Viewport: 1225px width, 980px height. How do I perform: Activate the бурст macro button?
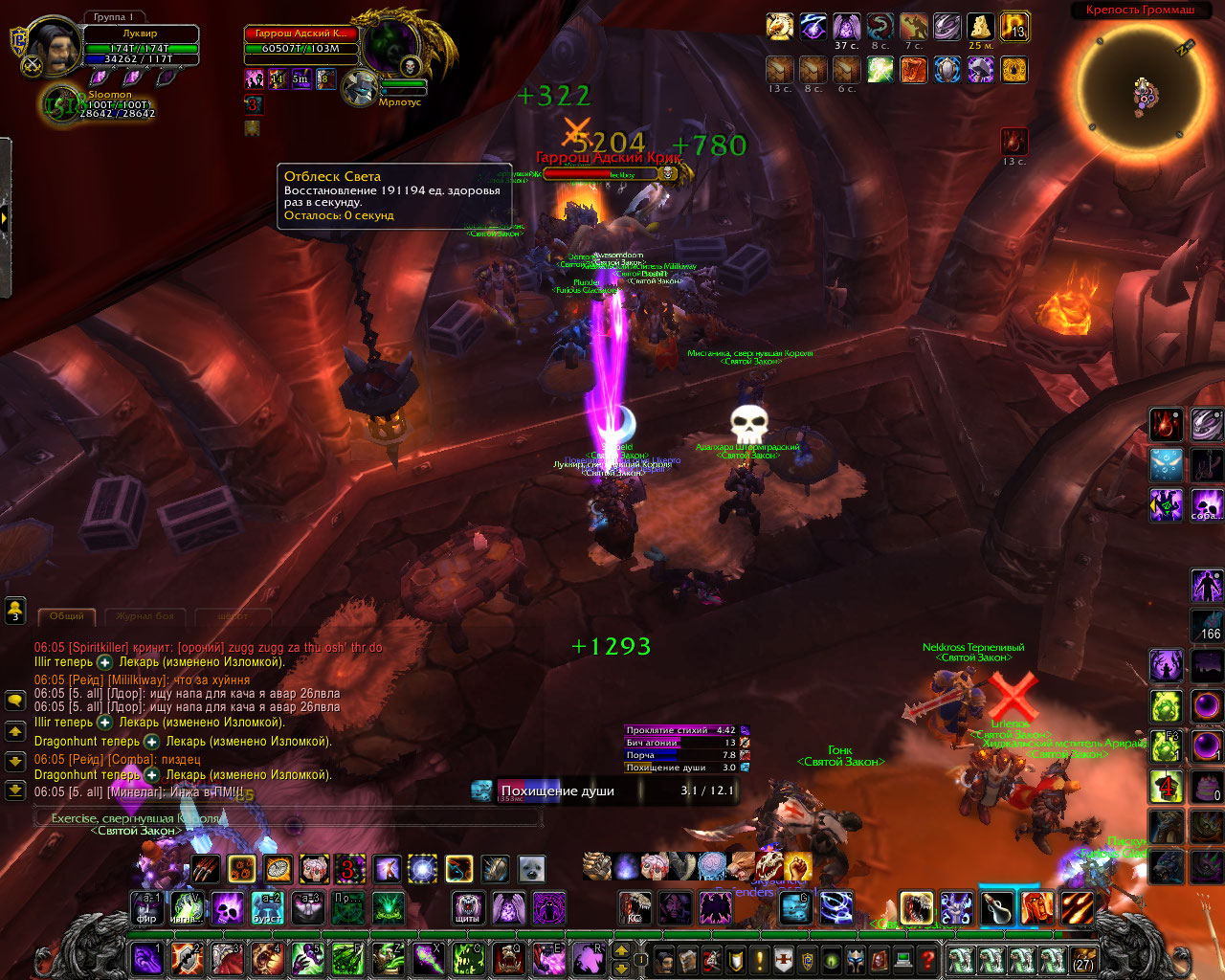click(x=267, y=907)
